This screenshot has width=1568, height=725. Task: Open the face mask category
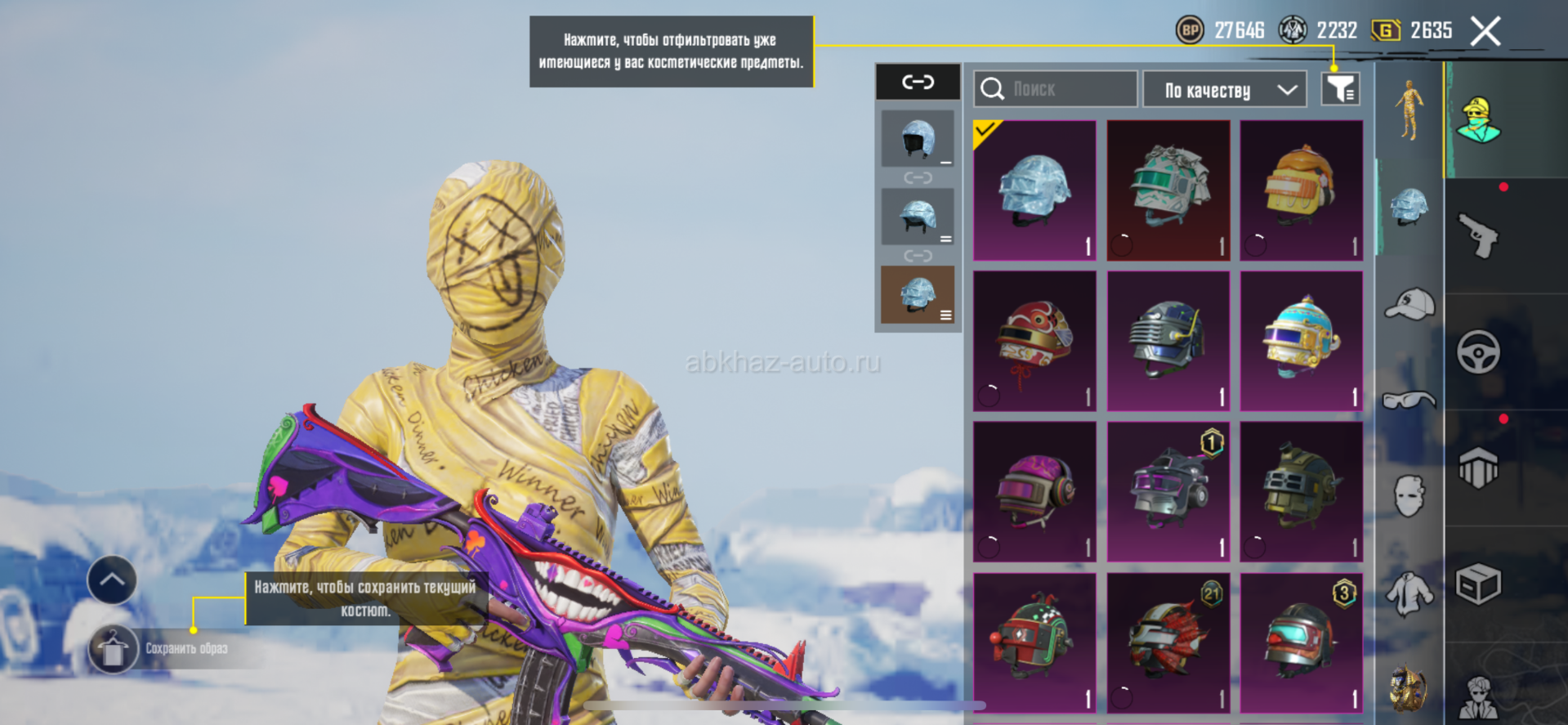point(1409,495)
